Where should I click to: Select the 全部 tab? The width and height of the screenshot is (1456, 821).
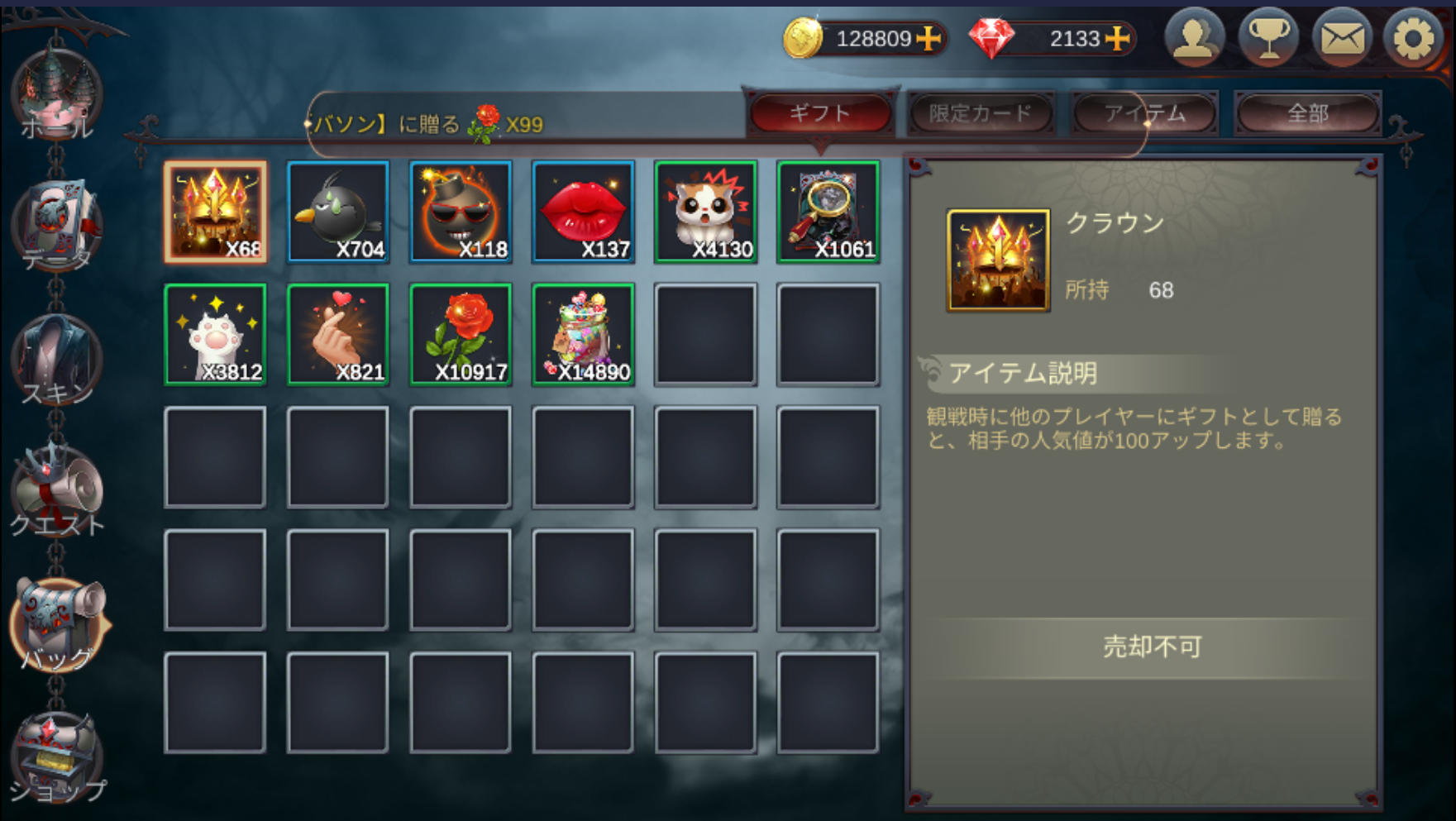[x=1307, y=113]
